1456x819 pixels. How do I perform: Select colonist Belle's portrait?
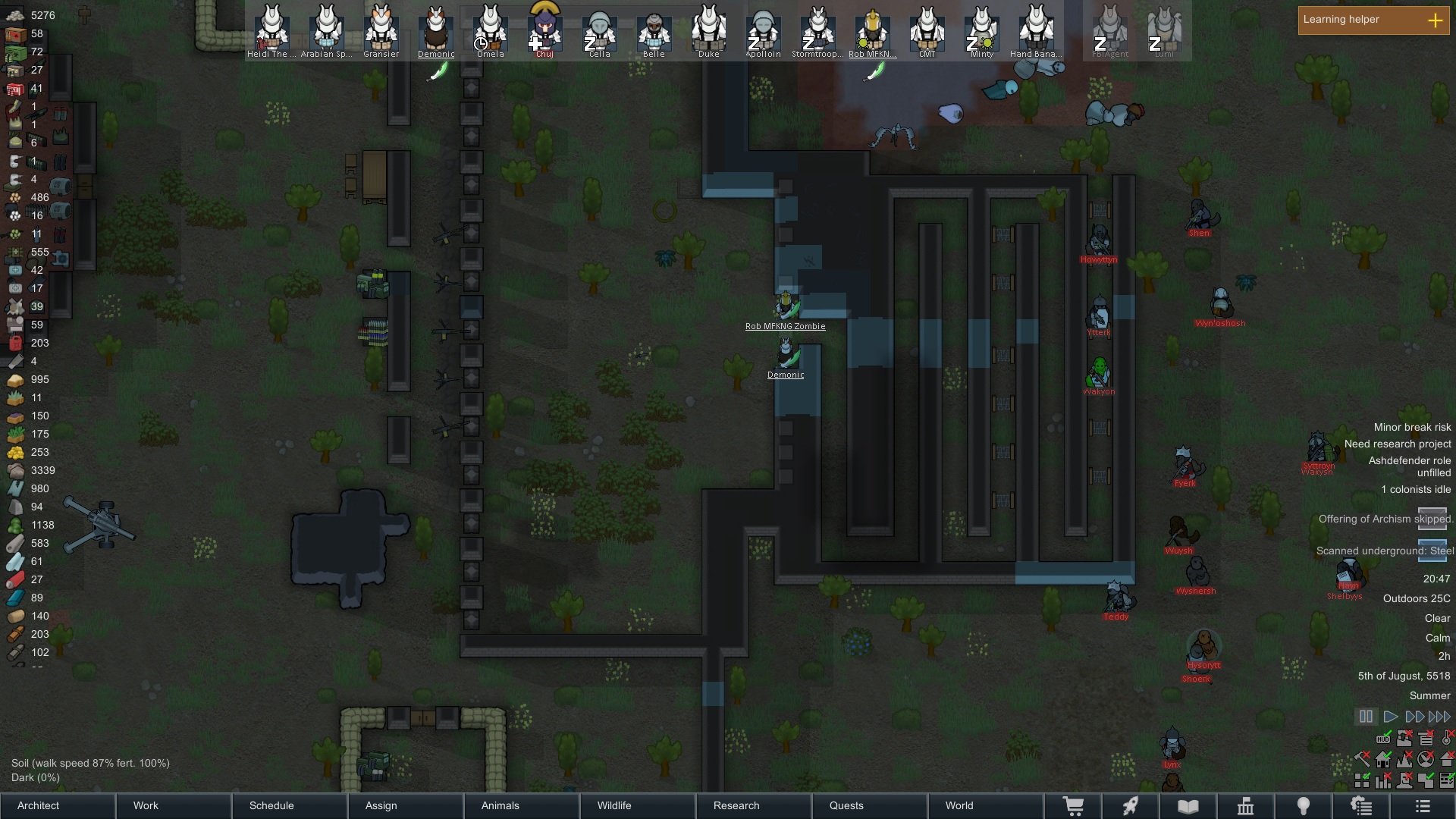coord(654,30)
